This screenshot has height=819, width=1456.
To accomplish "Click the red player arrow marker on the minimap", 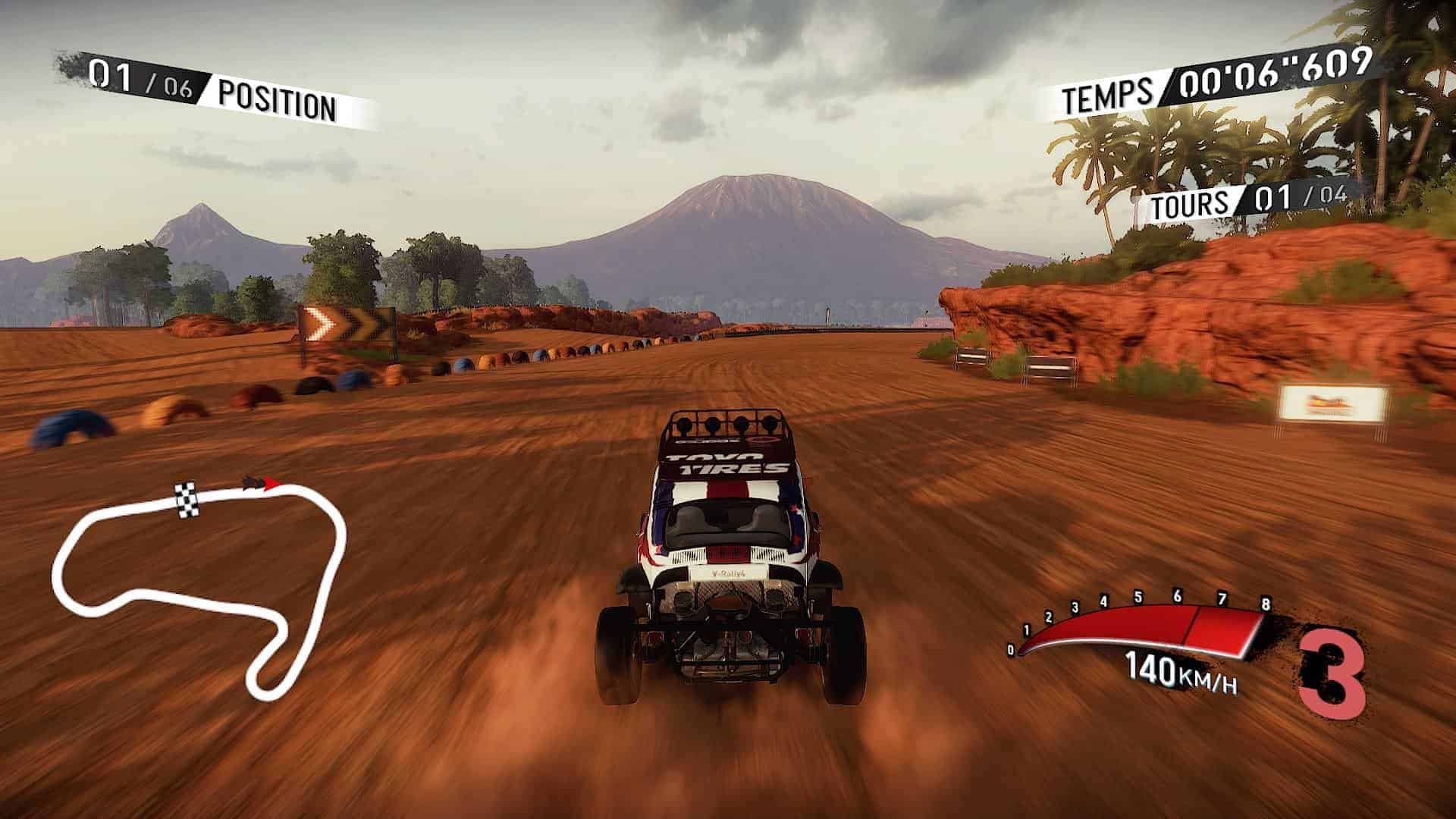I will (271, 483).
